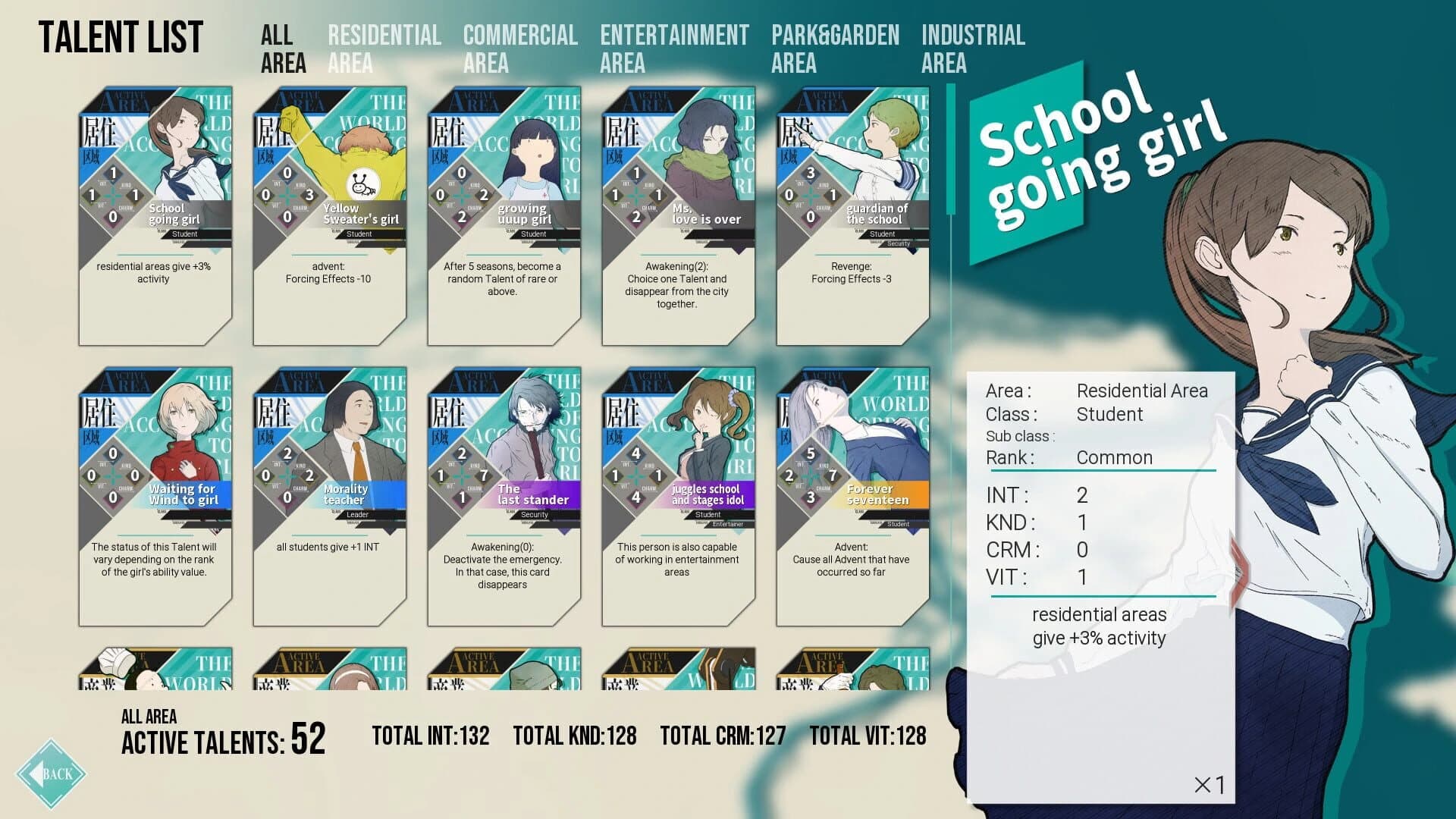This screenshot has width=1456, height=819.
Task: Open the juggles school and stages idol card
Action: click(x=679, y=493)
